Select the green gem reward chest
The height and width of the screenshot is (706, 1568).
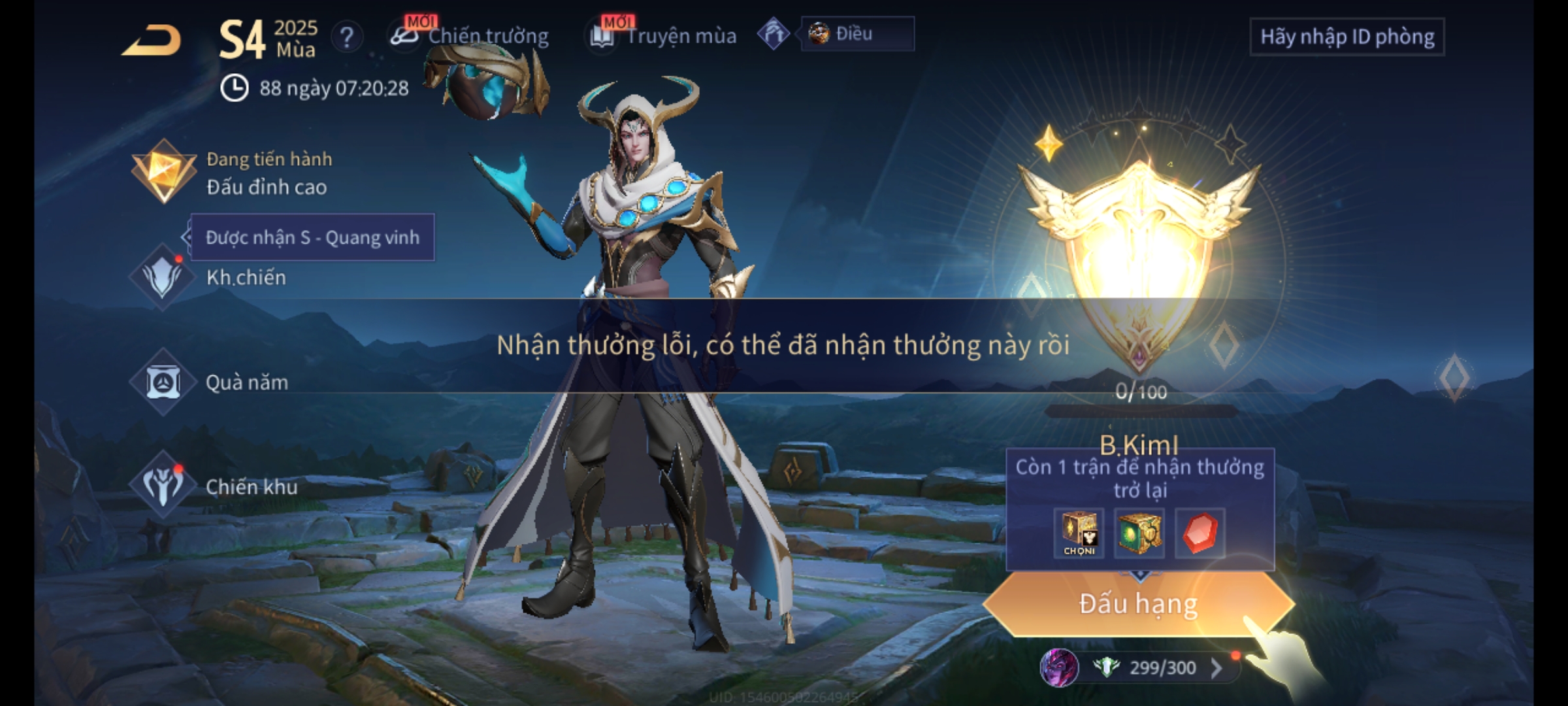coord(1139,533)
